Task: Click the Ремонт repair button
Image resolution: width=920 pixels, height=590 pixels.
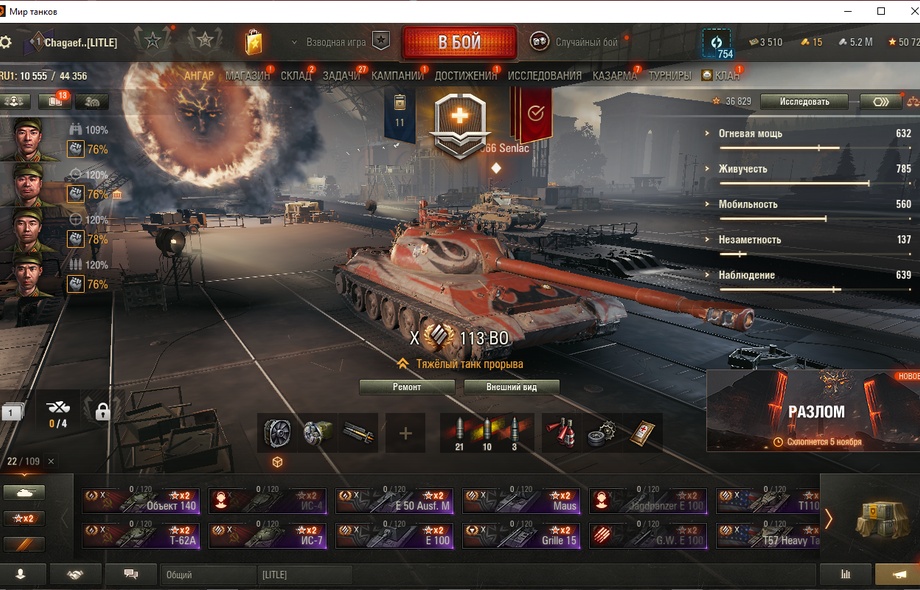Action: point(406,386)
